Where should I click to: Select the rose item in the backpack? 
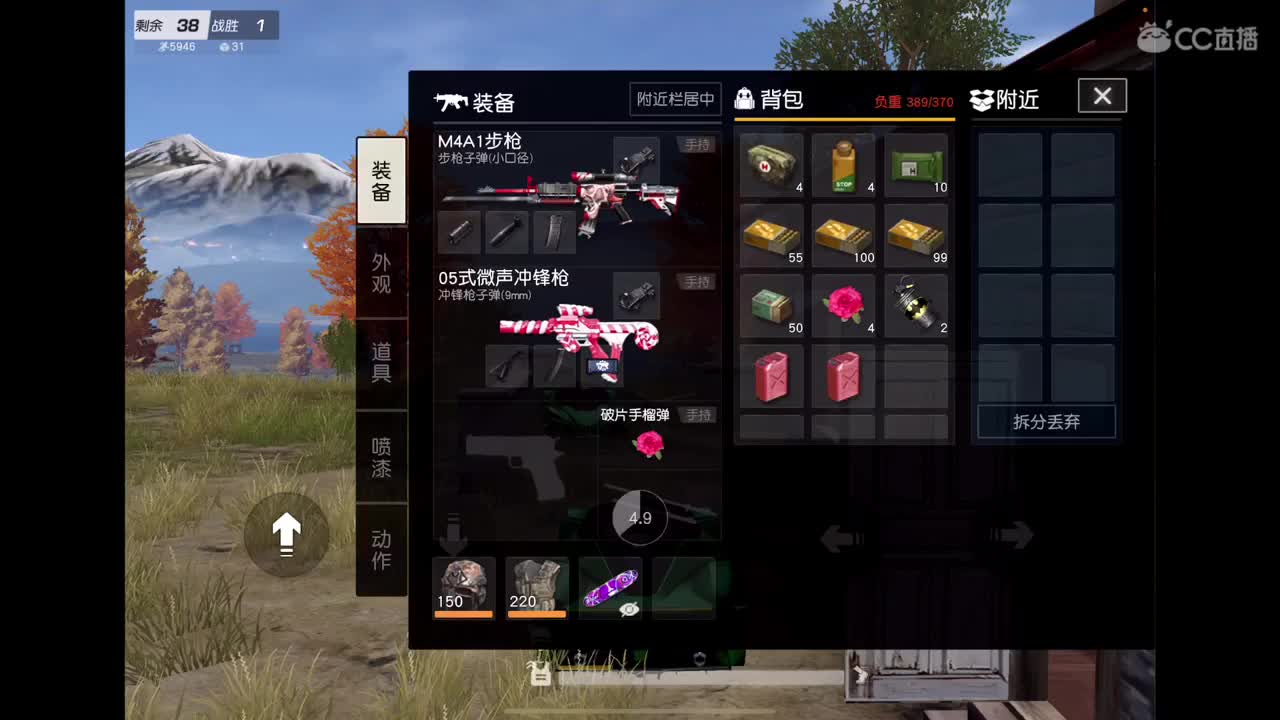843,303
